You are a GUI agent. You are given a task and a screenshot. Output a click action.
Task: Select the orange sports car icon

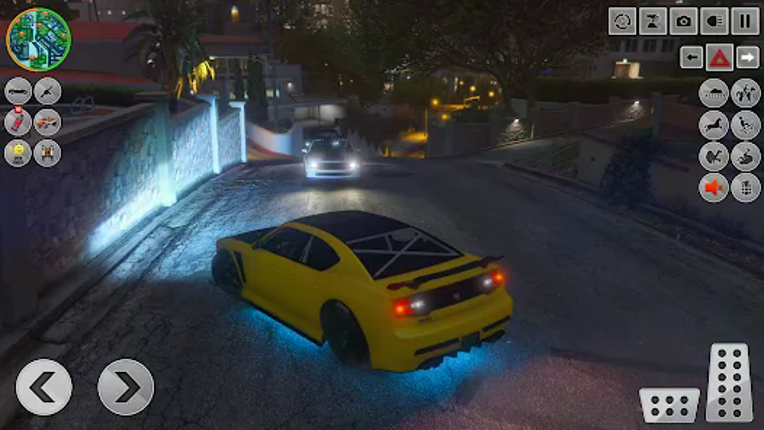(47, 122)
